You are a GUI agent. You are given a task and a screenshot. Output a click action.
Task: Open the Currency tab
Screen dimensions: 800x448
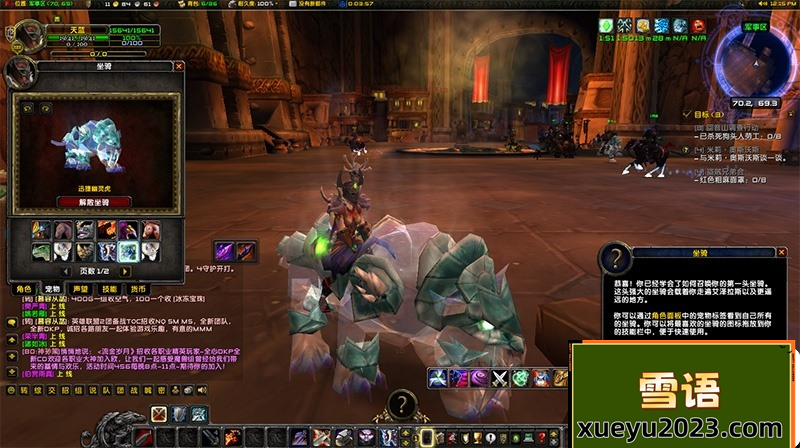click(138, 288)
